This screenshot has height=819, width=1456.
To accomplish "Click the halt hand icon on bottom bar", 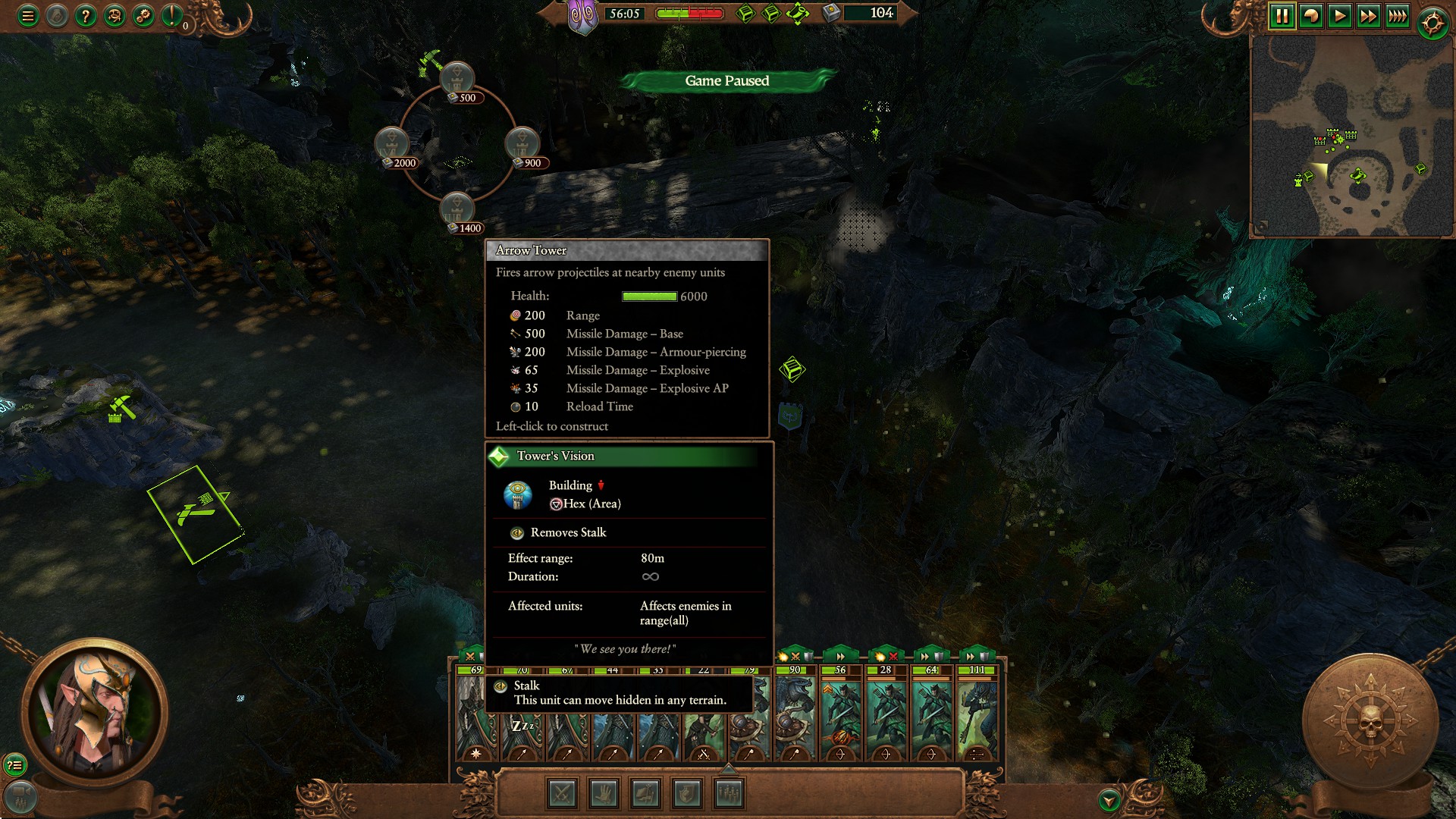I will pyautogui.click(x=603, y=793).
